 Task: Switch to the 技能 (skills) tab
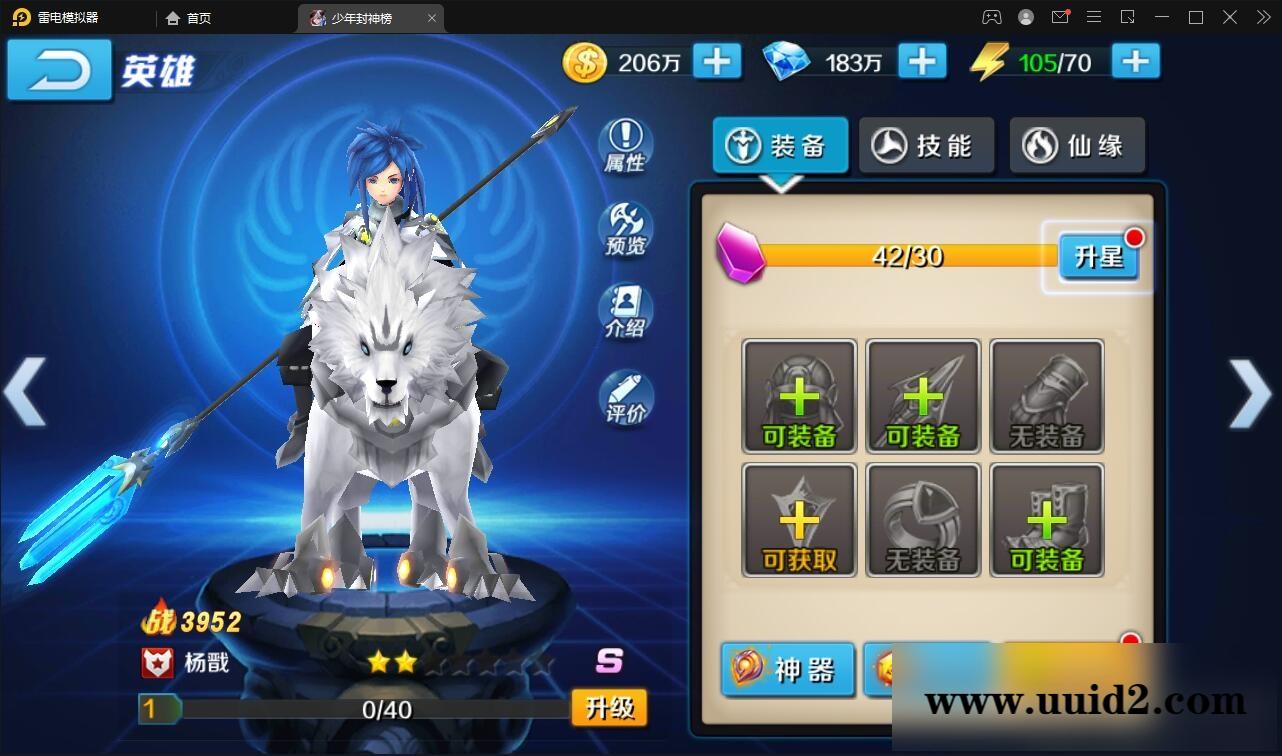pyautogui.click(x=926, y=145)
